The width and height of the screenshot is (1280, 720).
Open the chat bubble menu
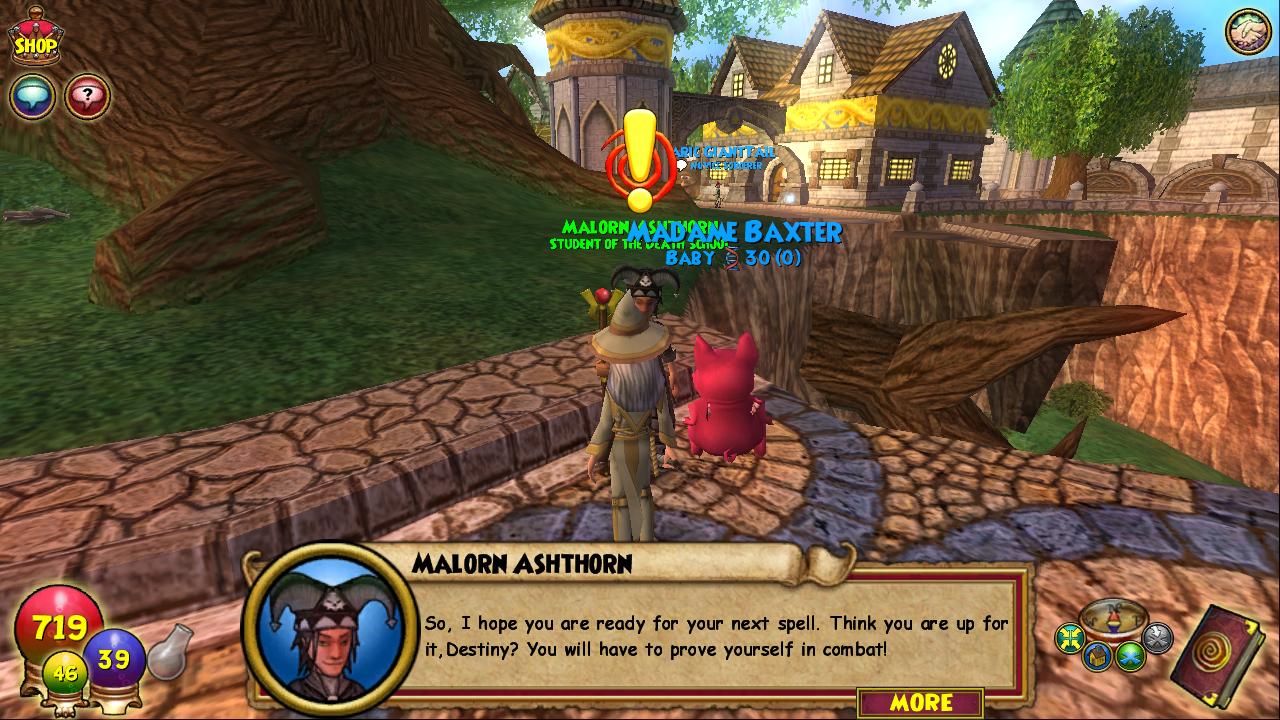click(x=31, y=97)
